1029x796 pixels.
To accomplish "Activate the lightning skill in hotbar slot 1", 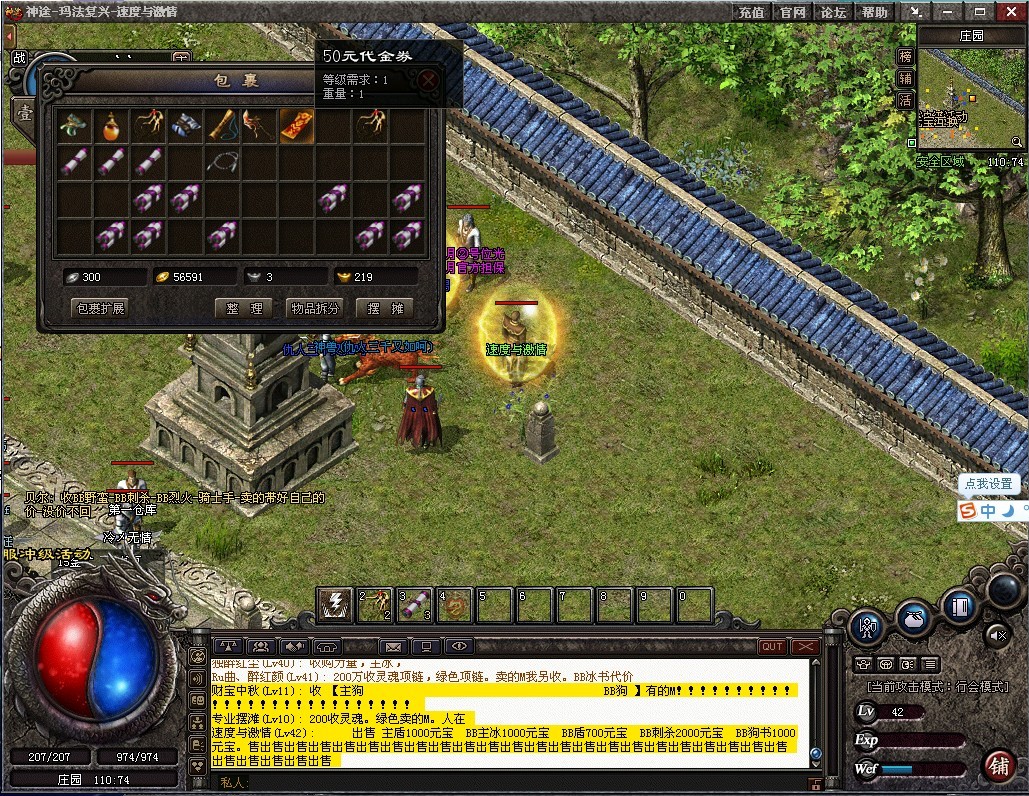I will pos(335,605).
